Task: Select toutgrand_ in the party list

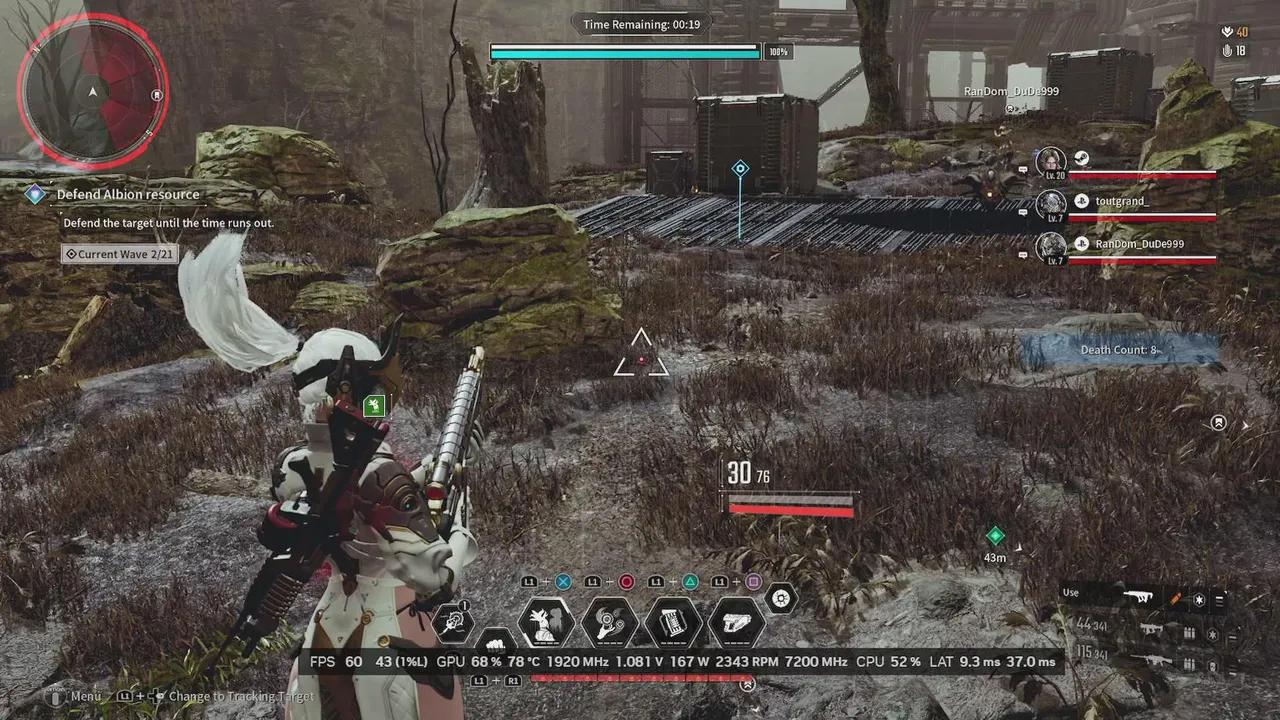Action: click(x=1122, y=201)
